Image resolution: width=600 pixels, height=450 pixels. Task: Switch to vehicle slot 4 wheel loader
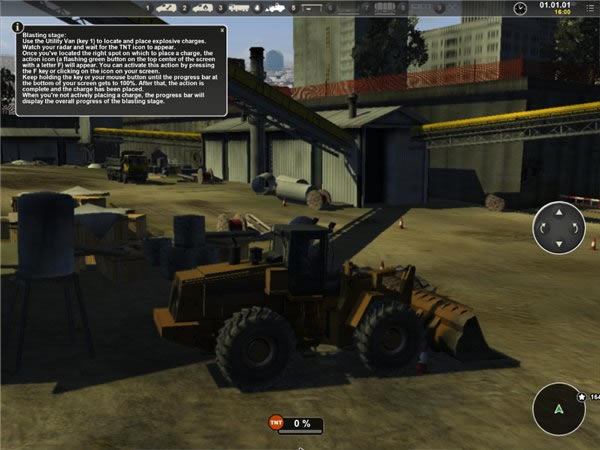(273, 8)
